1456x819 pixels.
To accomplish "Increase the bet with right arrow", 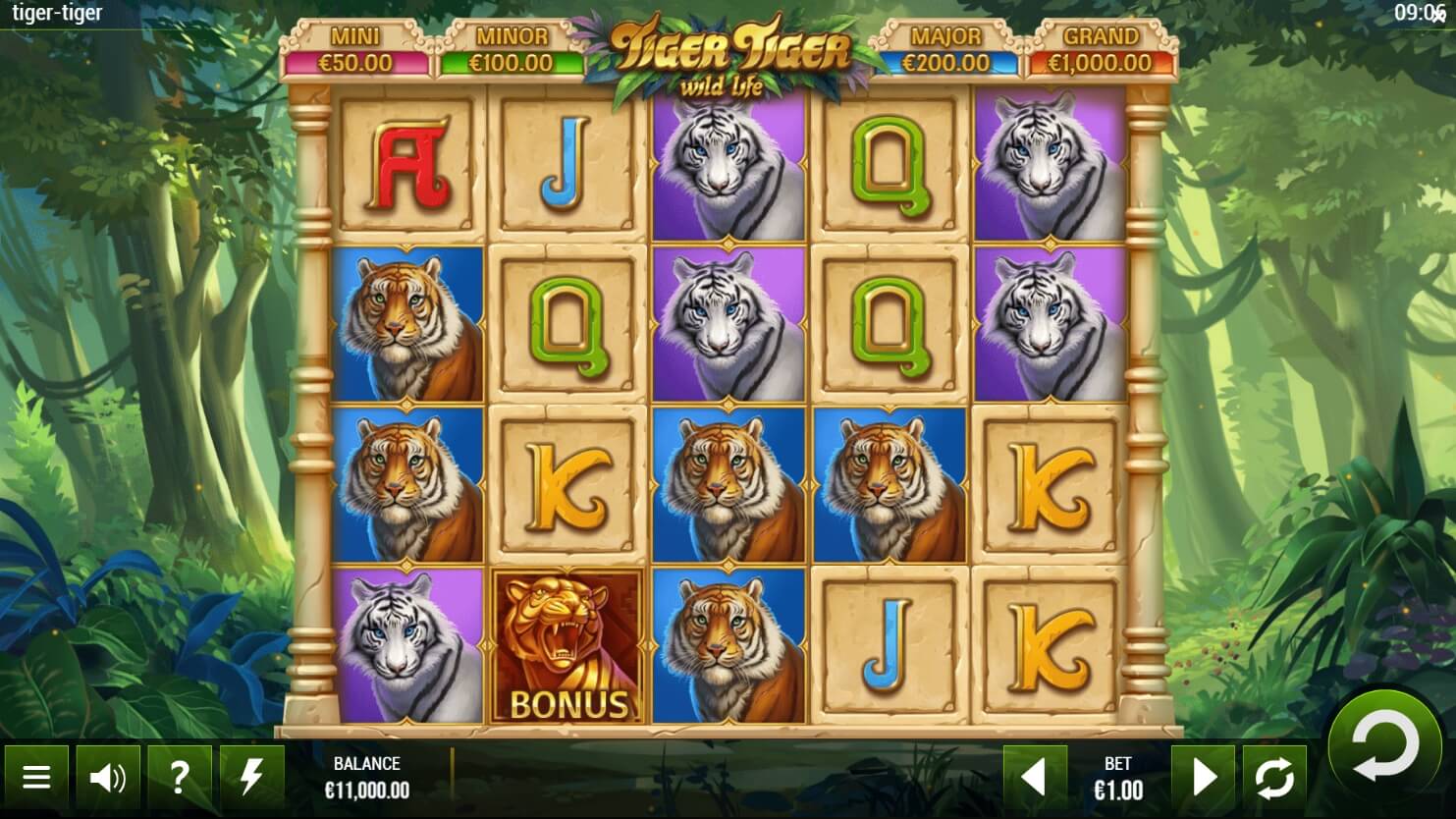I will (x=1203, y=779).
